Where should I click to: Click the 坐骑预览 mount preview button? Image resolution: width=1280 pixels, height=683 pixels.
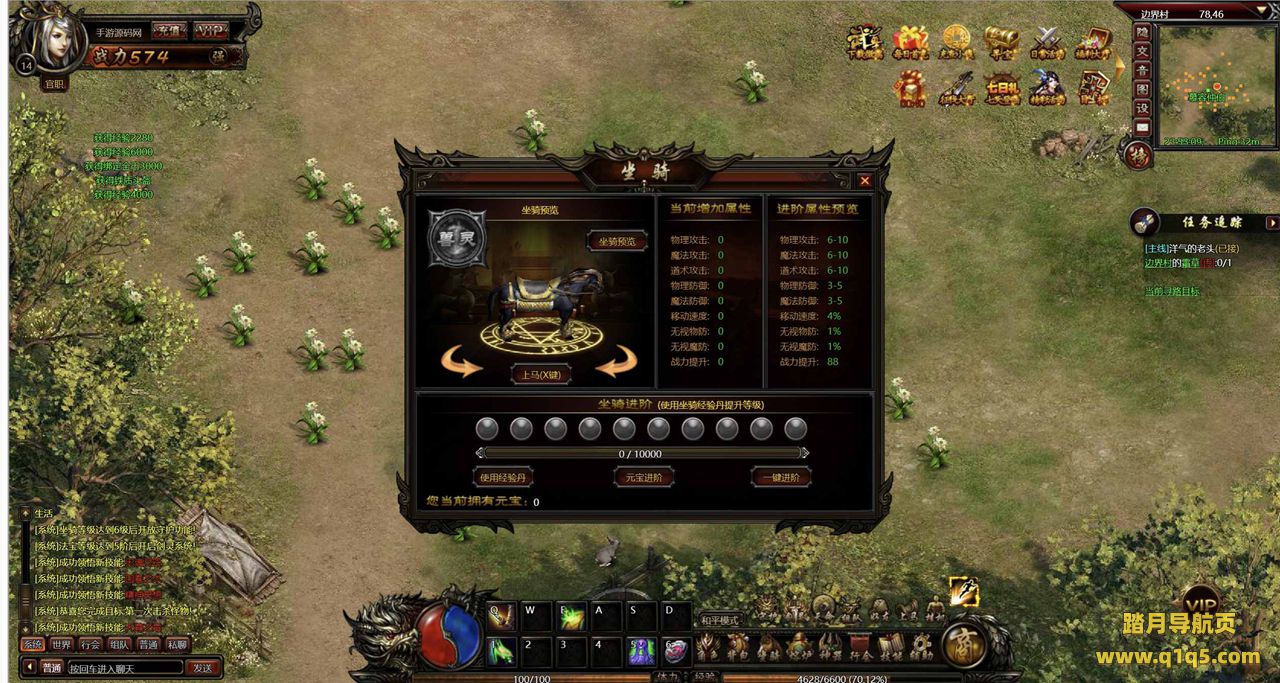coord(616,242)
